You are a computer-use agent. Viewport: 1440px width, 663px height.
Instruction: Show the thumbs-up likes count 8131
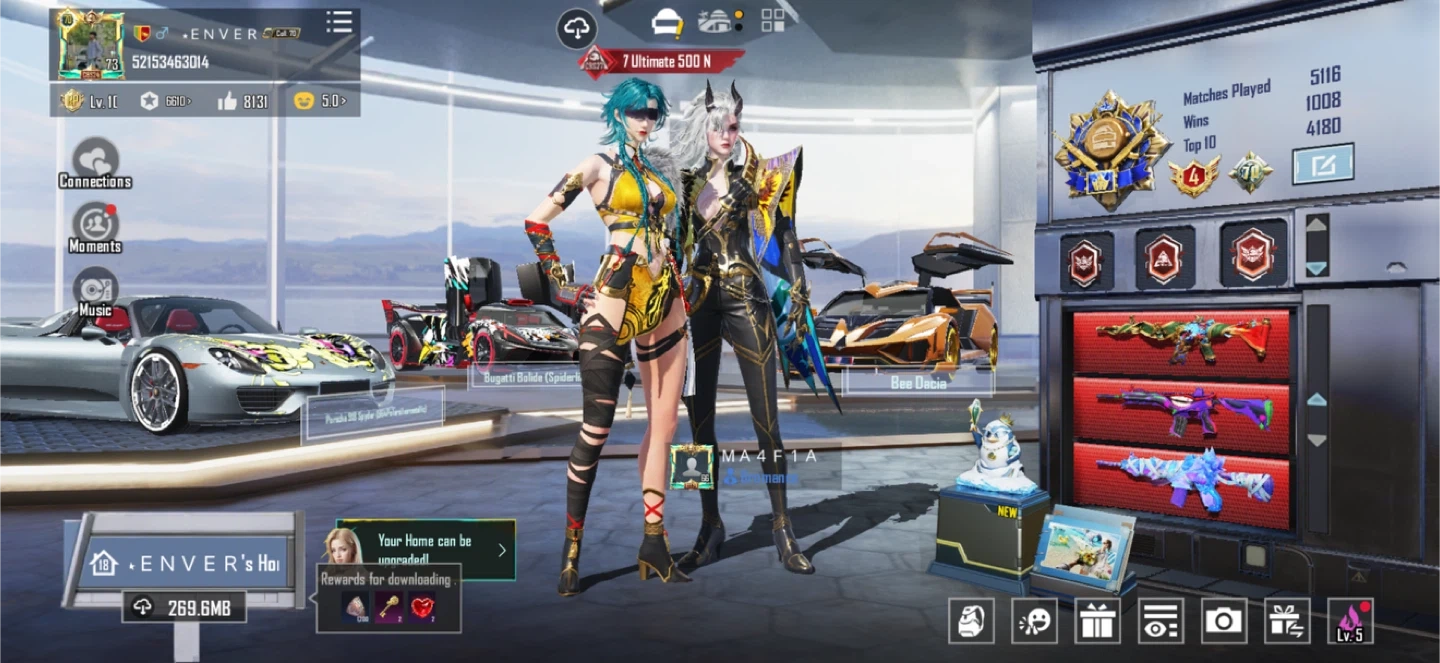[x=241, y=101]
